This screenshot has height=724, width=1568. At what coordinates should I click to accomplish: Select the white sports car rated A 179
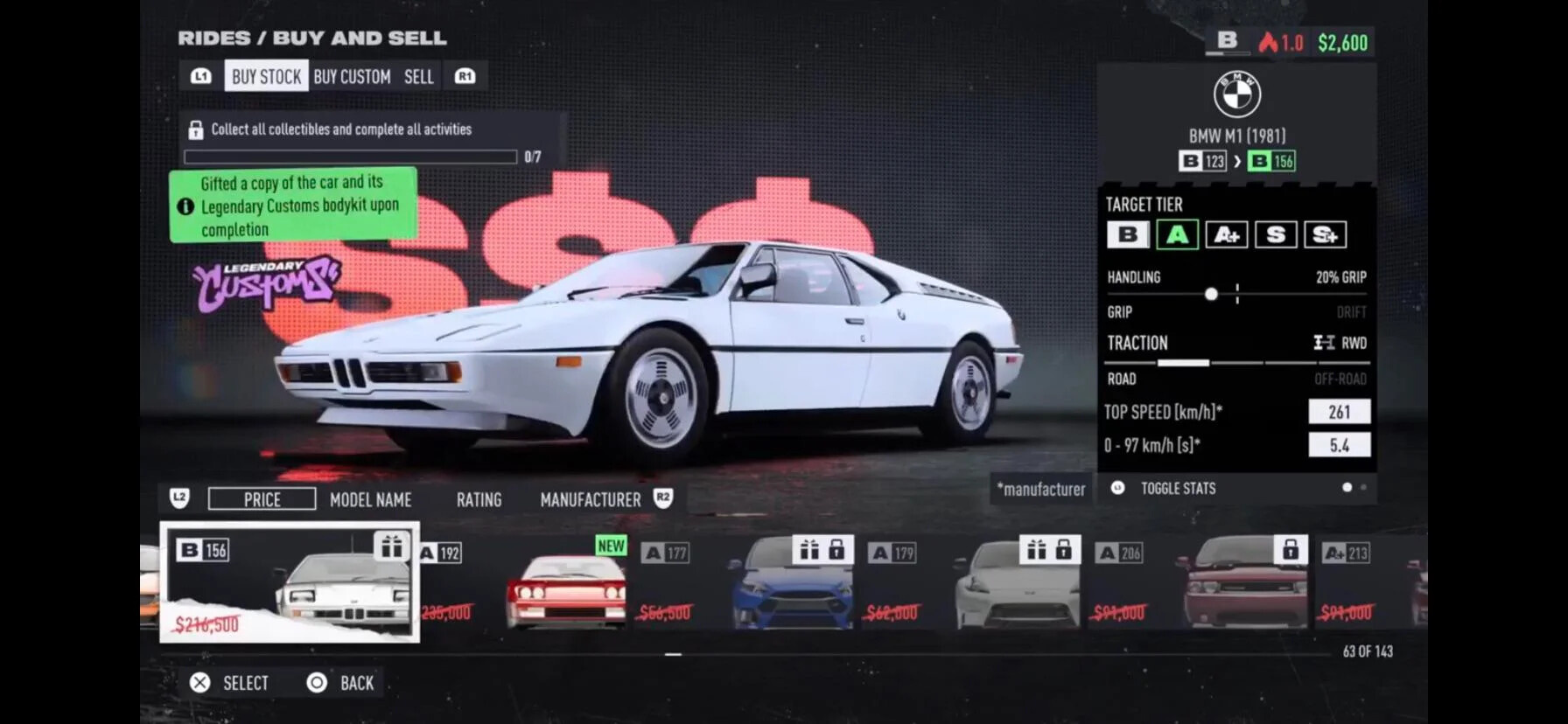pyautogui.click(x=1018, y=584)
